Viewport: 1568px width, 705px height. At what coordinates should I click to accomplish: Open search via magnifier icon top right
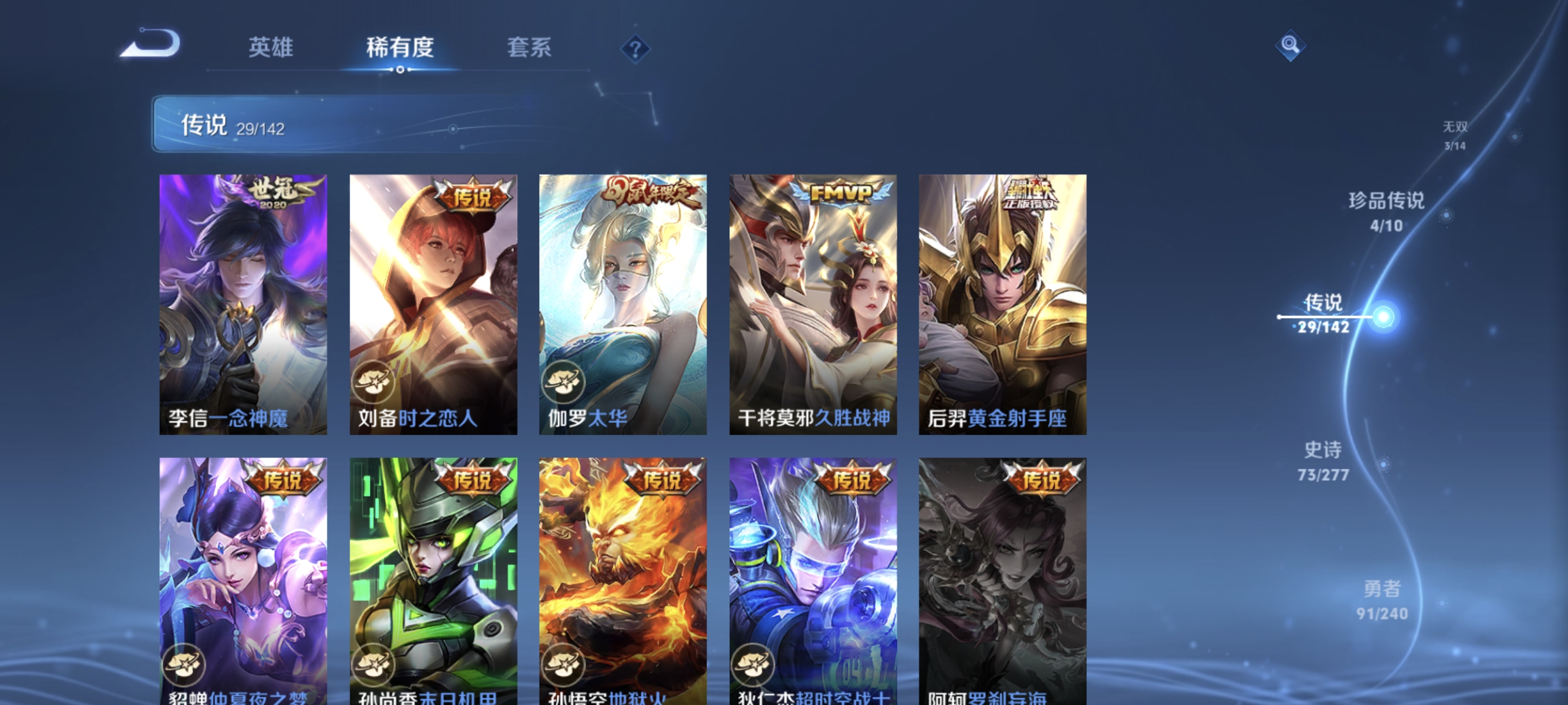coord(1291,46)
